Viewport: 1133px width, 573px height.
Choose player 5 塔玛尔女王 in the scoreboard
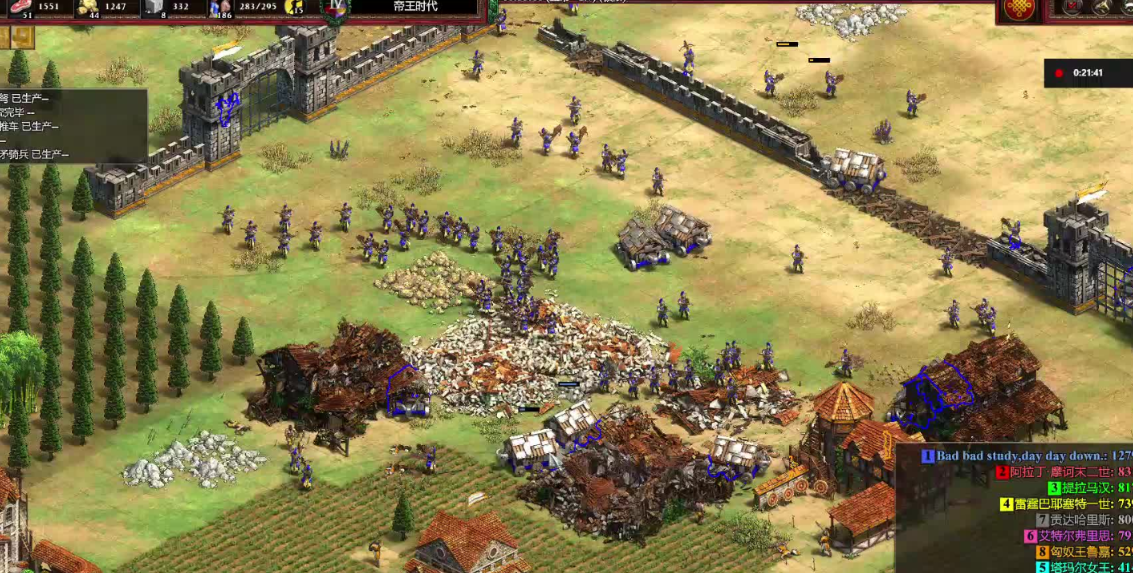coord(1080,567)
